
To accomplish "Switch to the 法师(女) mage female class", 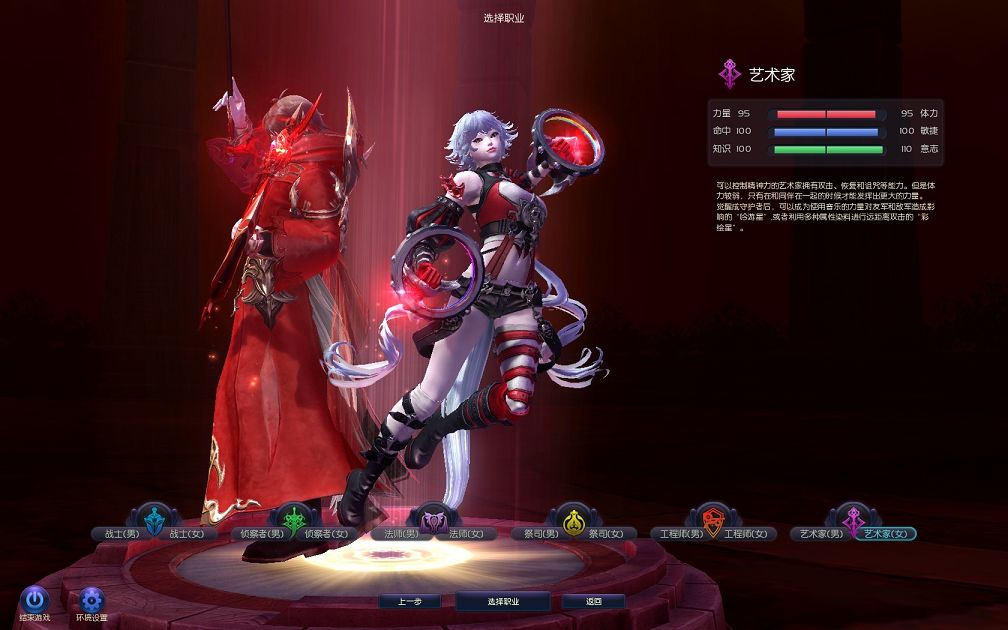I will 466,534.
